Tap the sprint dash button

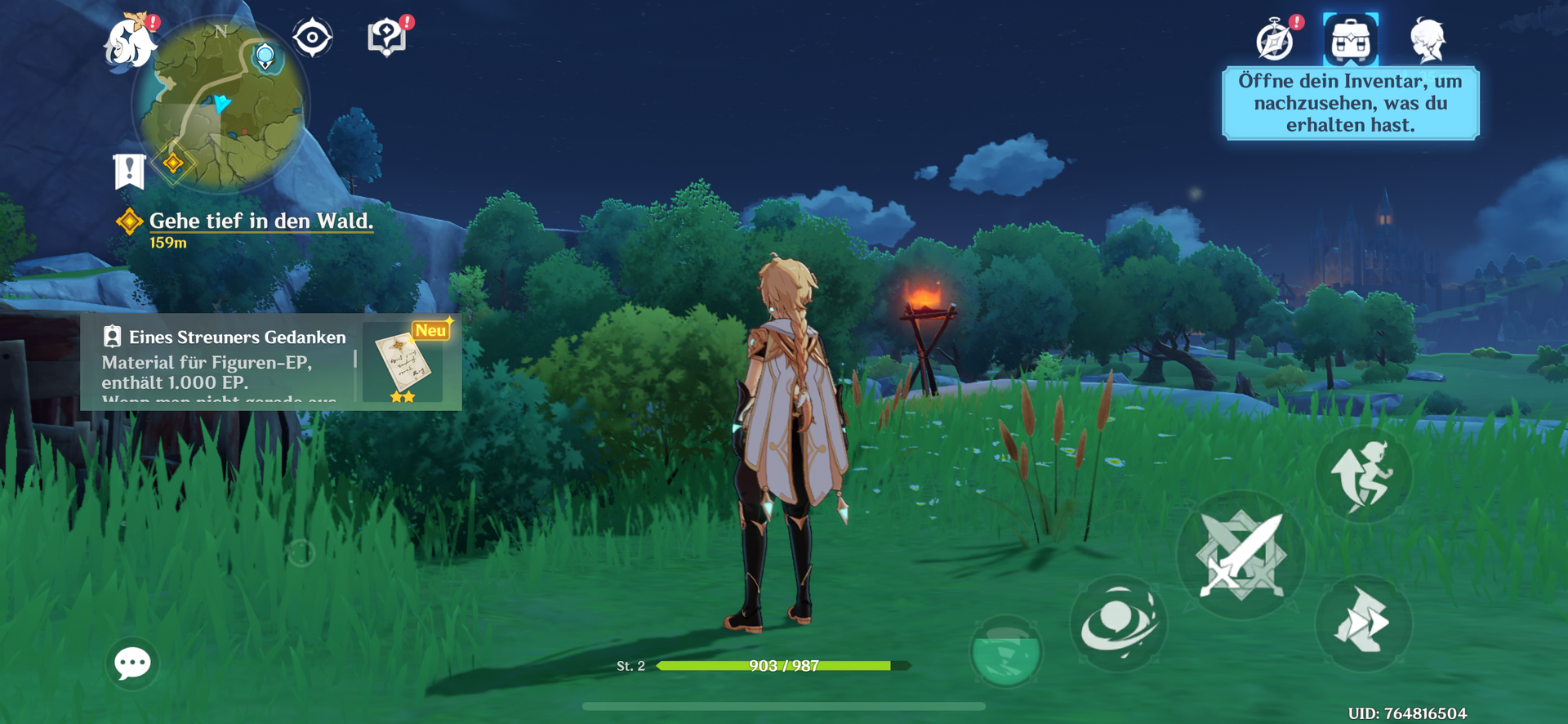coord(1363,623)
